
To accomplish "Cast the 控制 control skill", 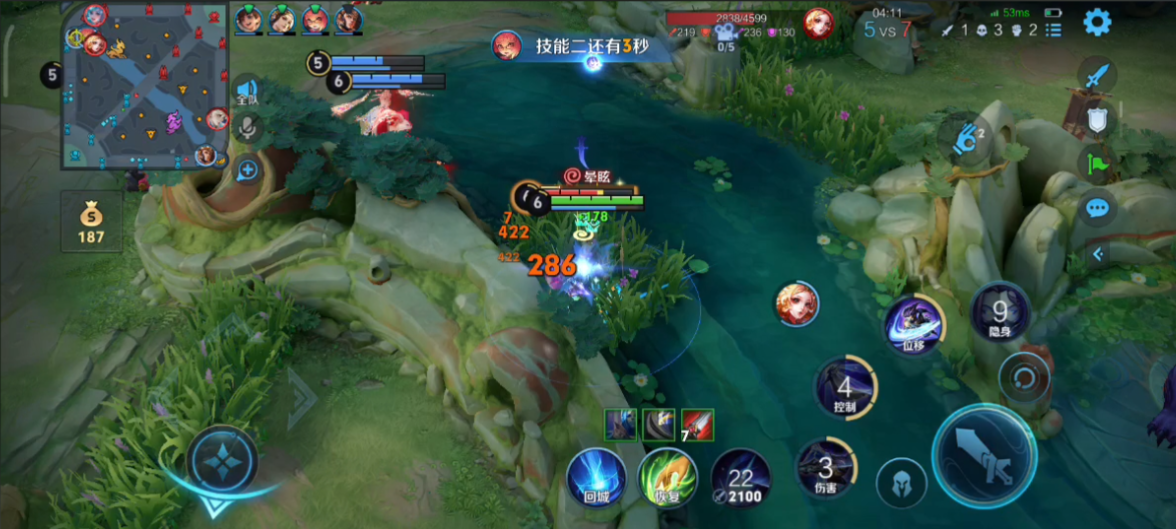I will pyautogui.click(x=845, y=388).
